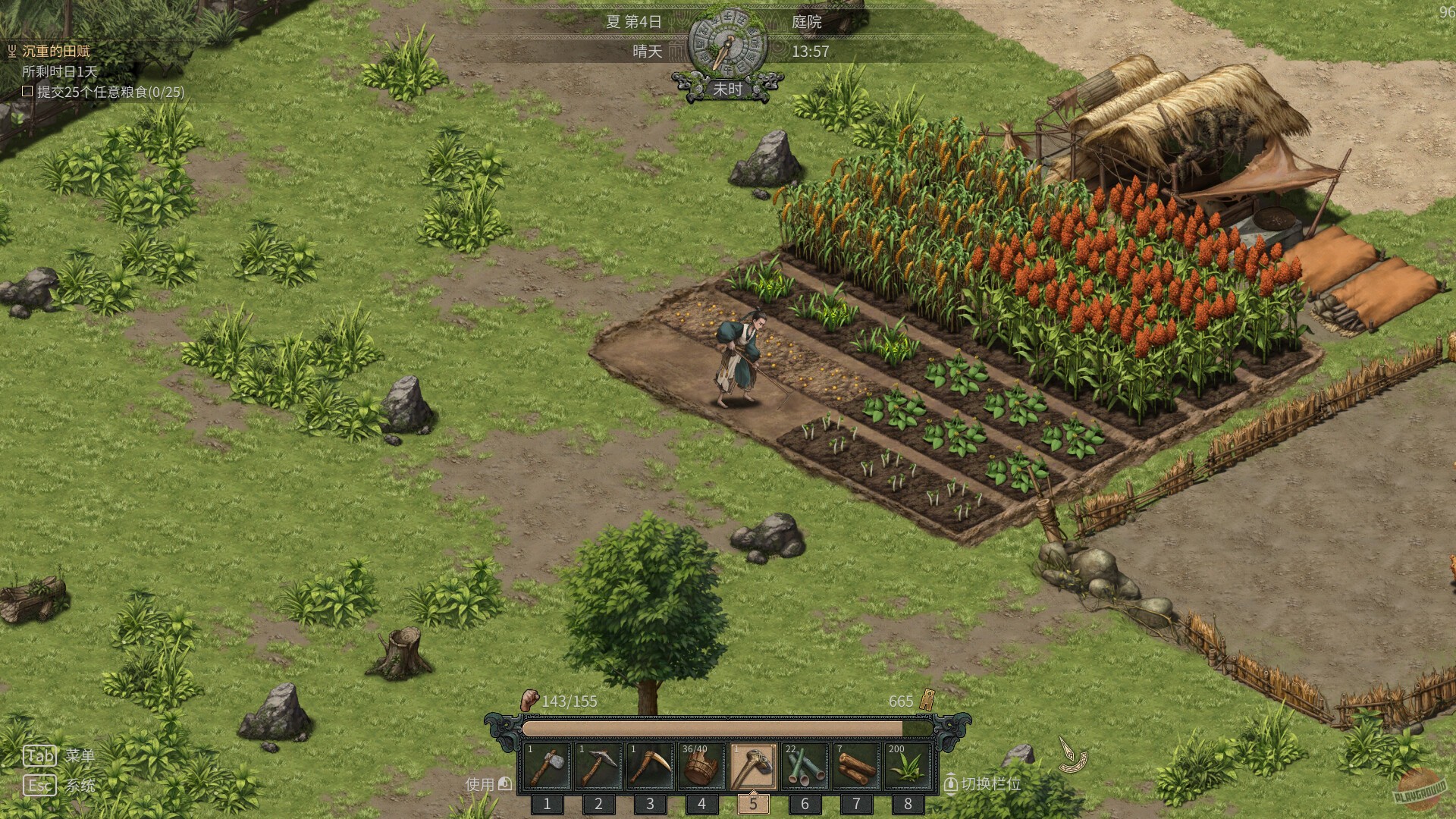Select the wooden water bucket slot
This screenshot has height=819, width=1456.
(701, 767)
